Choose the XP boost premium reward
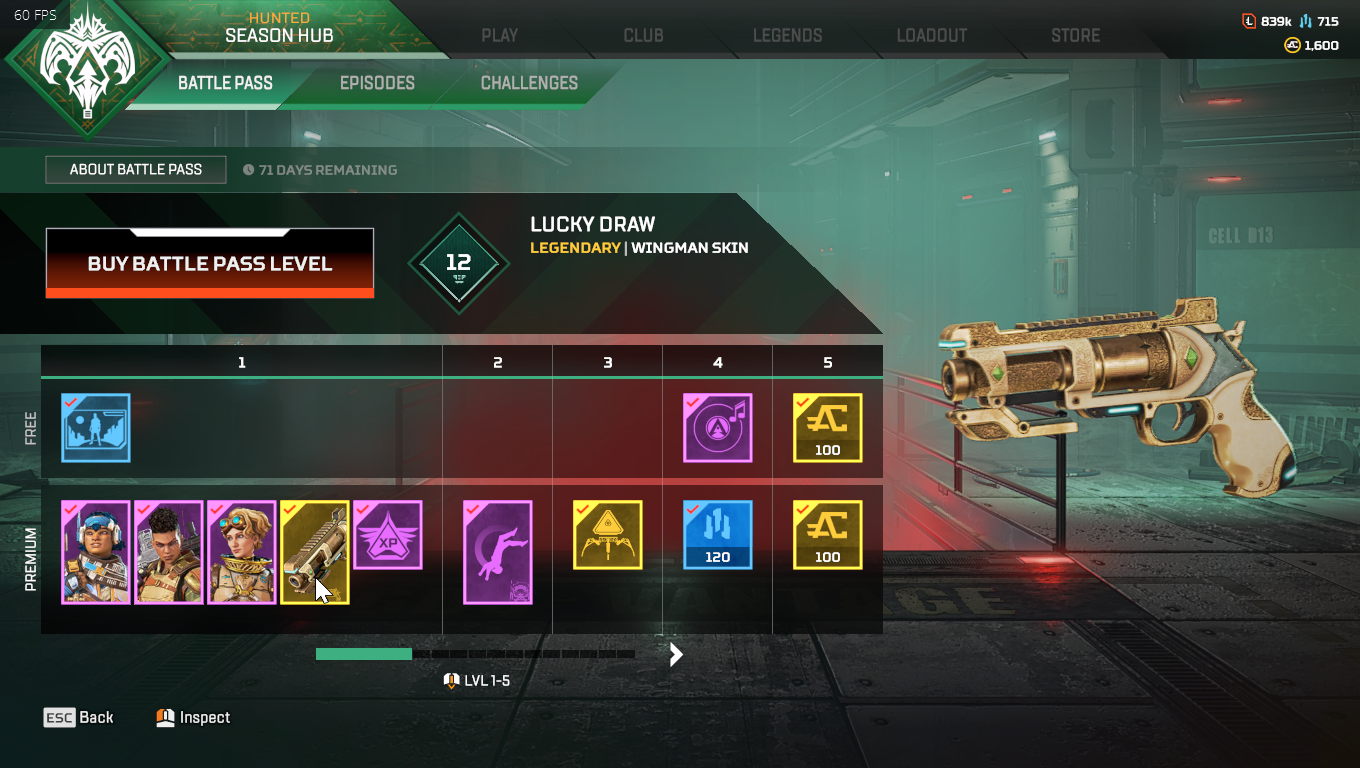Image resolution: width=1360 pixels, height=768 pixels. click(388, 535)
